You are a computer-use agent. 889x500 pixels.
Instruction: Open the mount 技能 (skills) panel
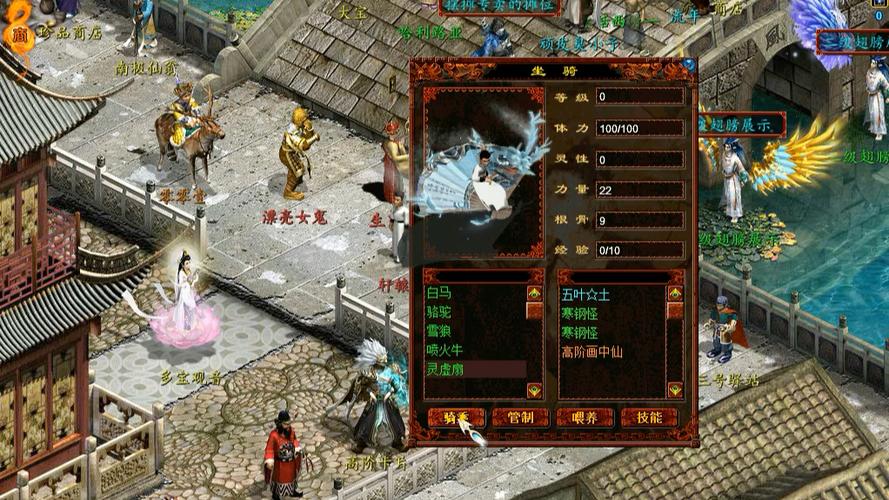pos(649,417)
